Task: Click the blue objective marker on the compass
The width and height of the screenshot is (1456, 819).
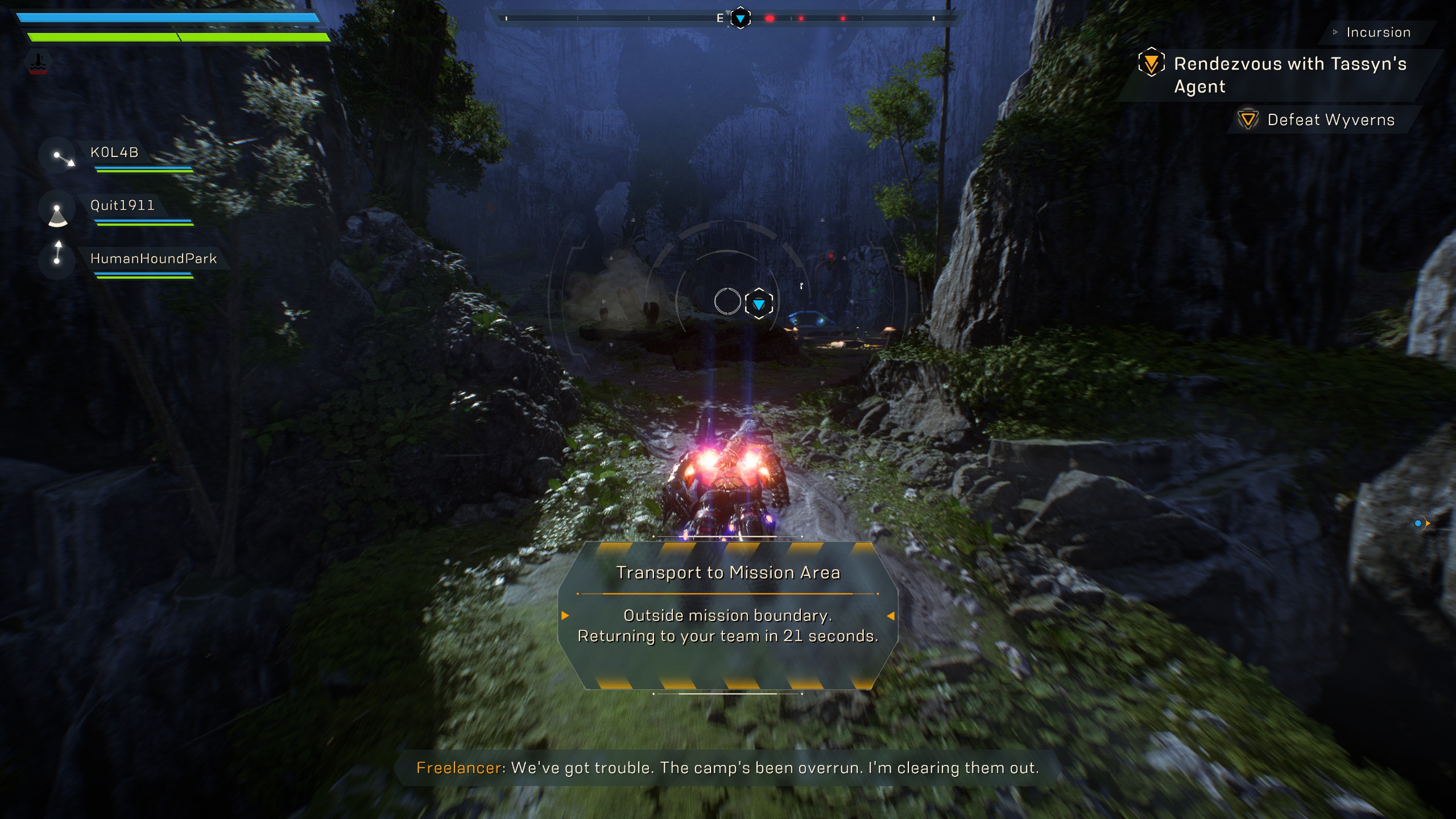Action: [741, 19]
